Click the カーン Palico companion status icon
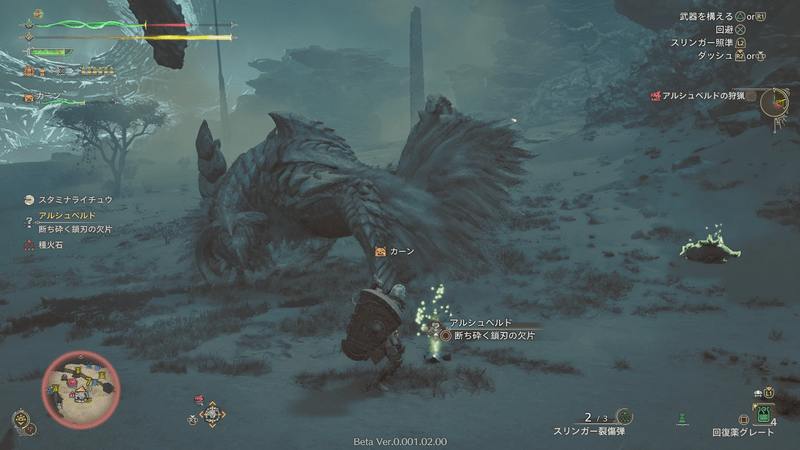Screen dimensions: 800x450 pos(30,99)
